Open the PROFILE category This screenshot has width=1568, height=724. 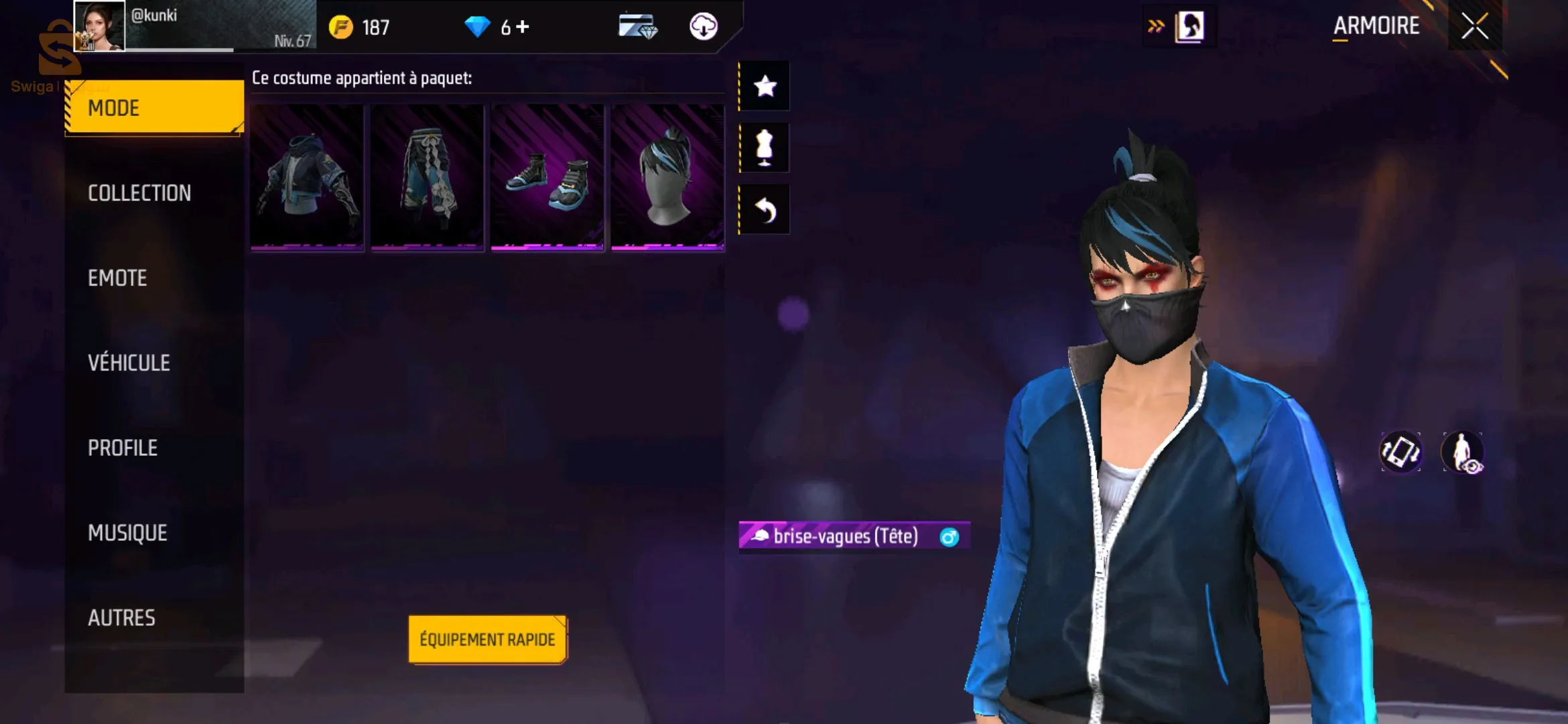(123, 448)
